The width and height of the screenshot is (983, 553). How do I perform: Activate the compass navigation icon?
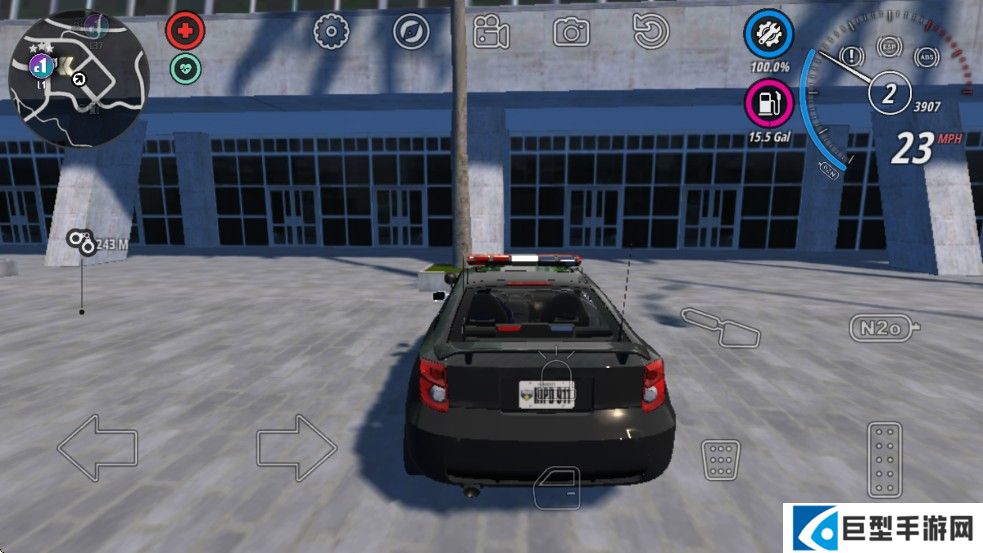tap(410, 32)
